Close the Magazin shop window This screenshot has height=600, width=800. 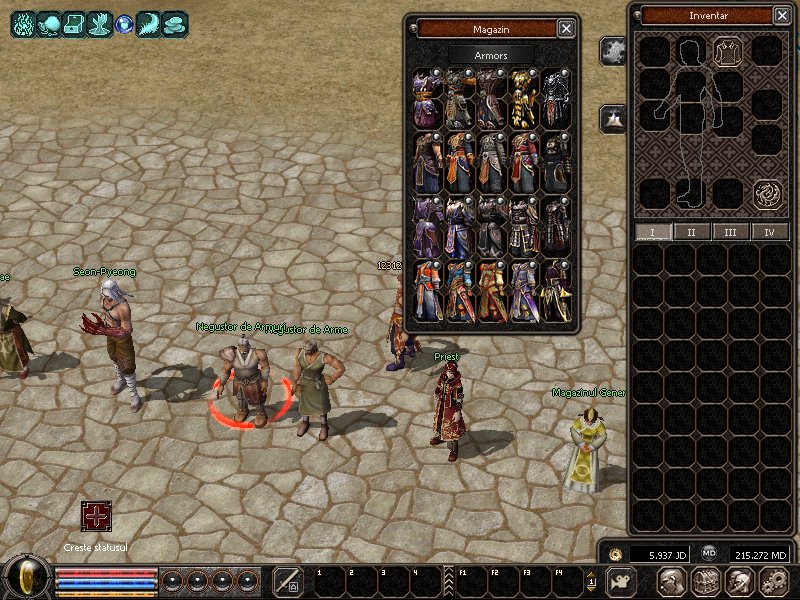566,29
